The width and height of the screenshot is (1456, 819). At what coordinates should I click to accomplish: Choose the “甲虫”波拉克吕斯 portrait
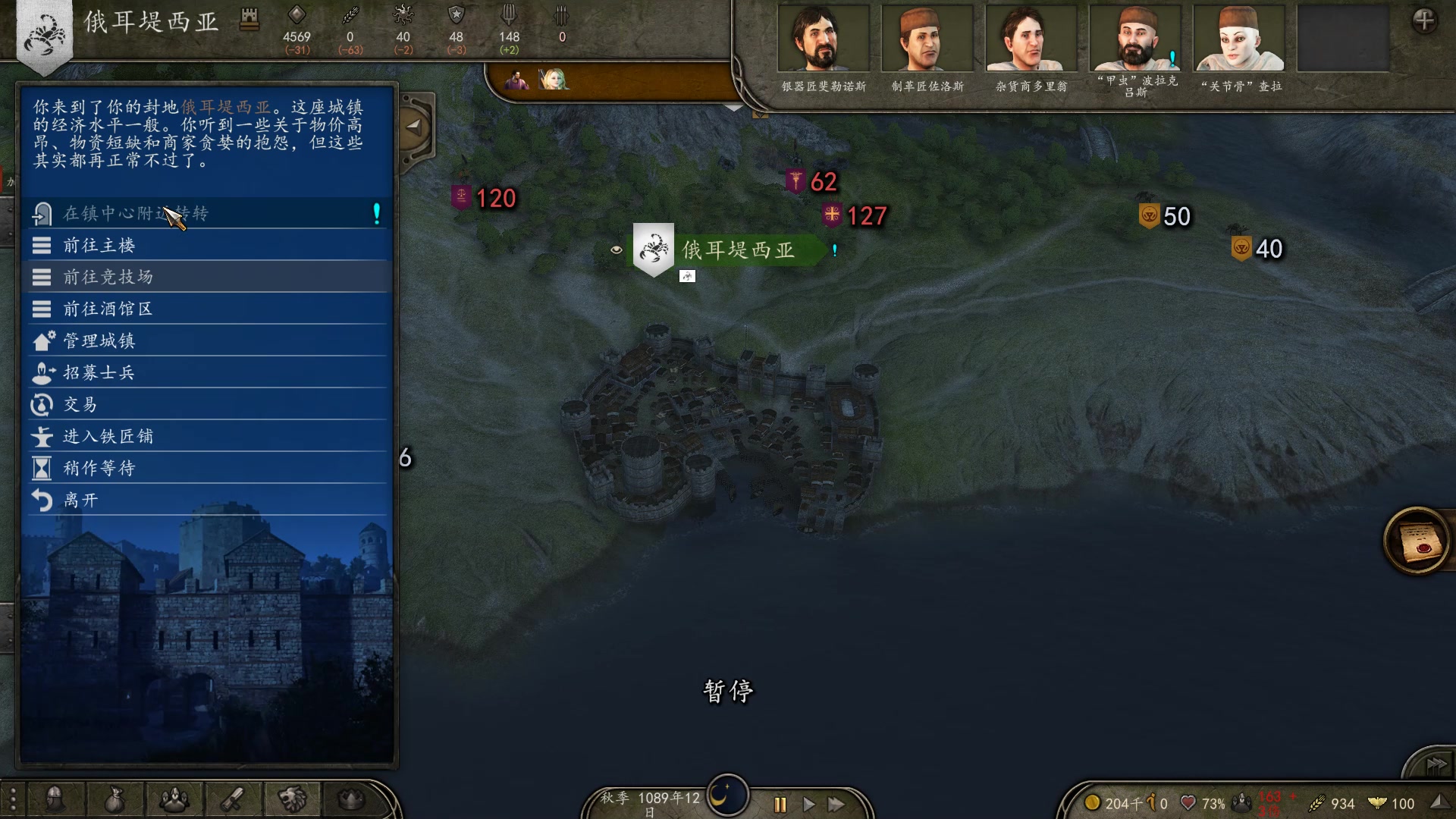point(1134,39)
